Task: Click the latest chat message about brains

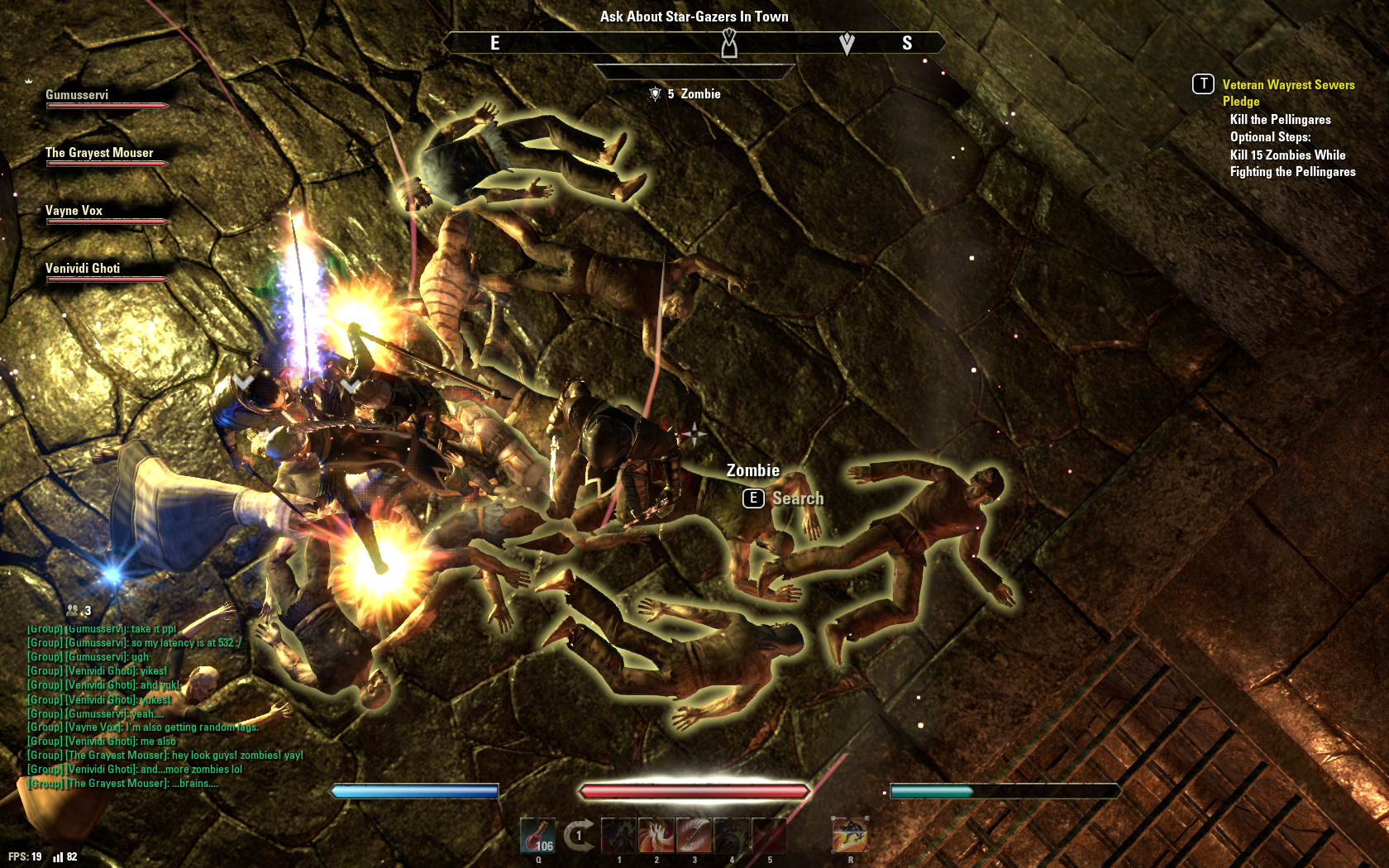Action: click(123, 784)
